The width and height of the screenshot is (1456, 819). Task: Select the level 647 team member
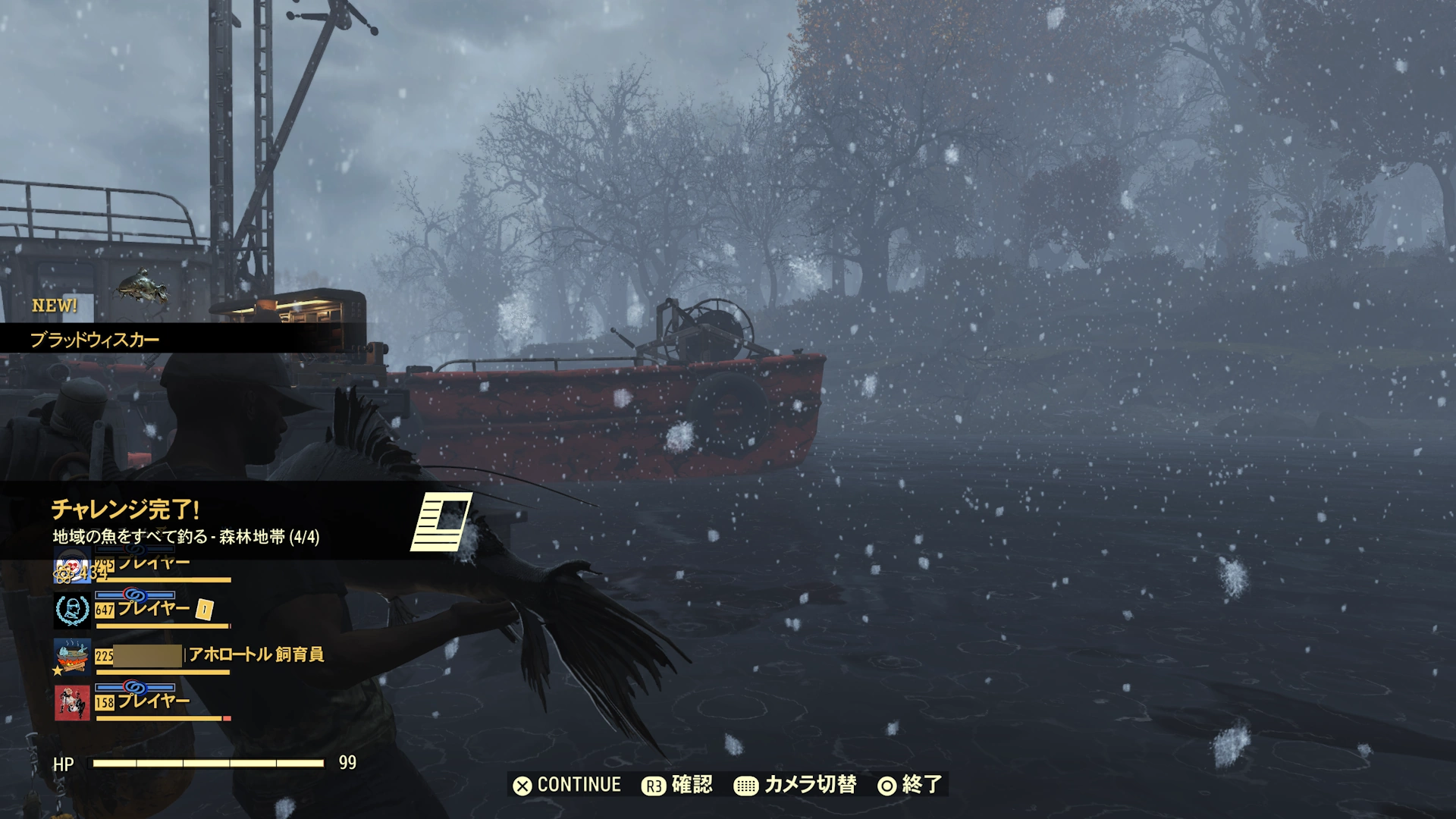click(x=154, y=609)
